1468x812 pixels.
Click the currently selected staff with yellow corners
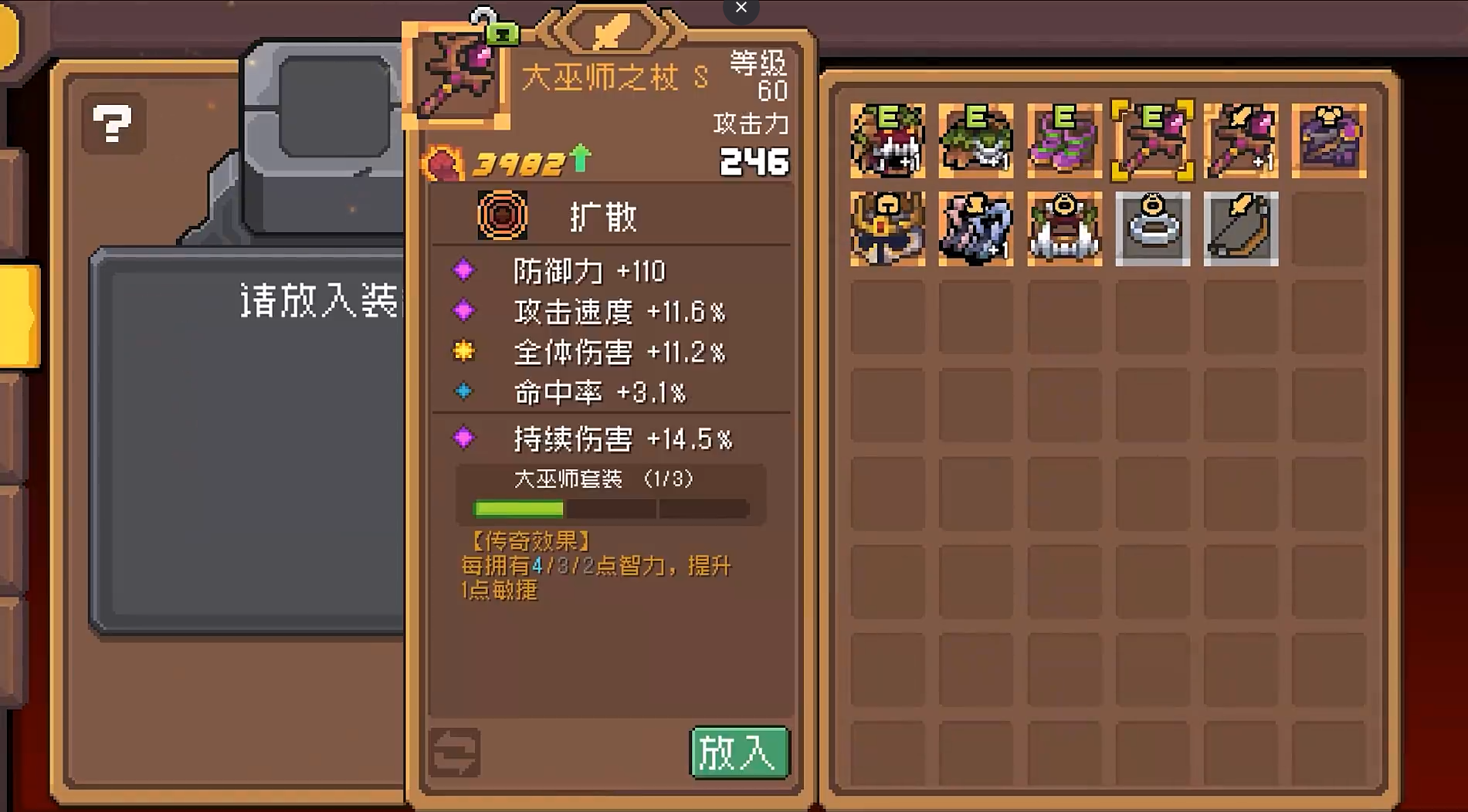point(1152,142)
